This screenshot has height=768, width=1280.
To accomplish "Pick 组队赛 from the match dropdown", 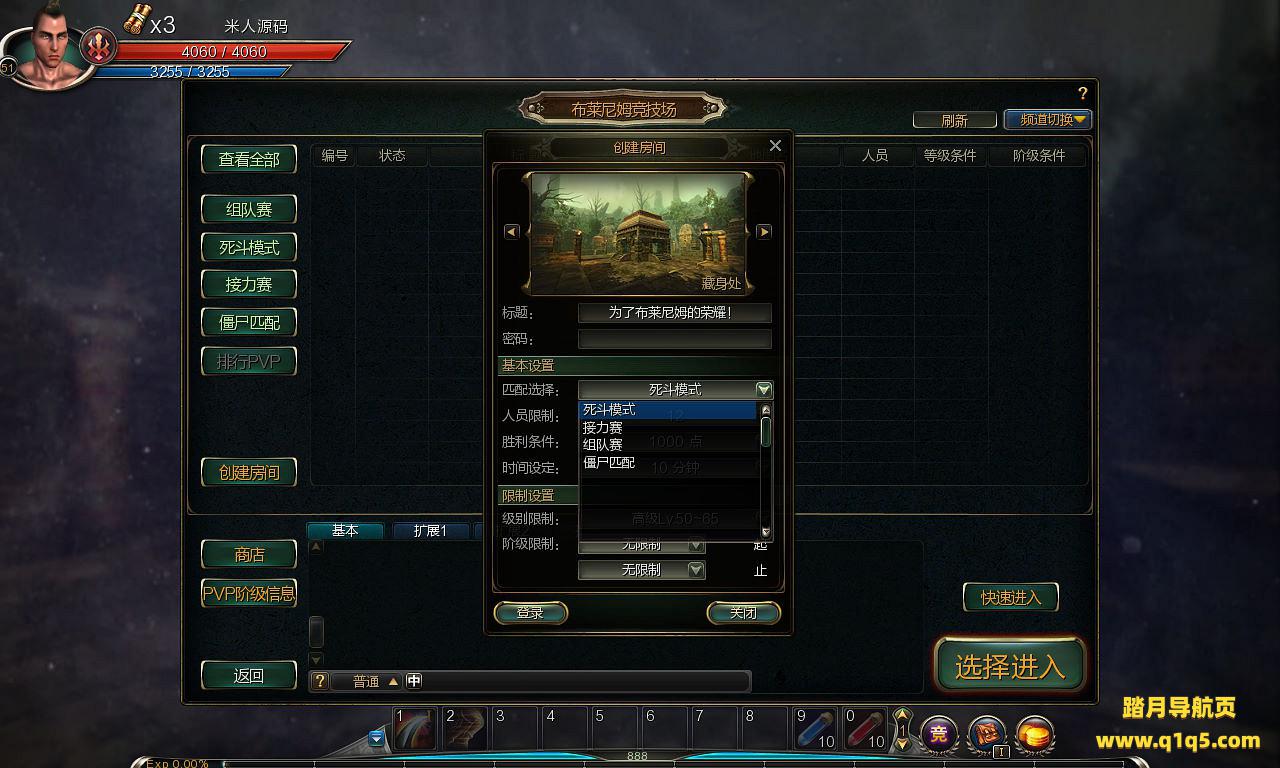I will (x=603, y=445).
